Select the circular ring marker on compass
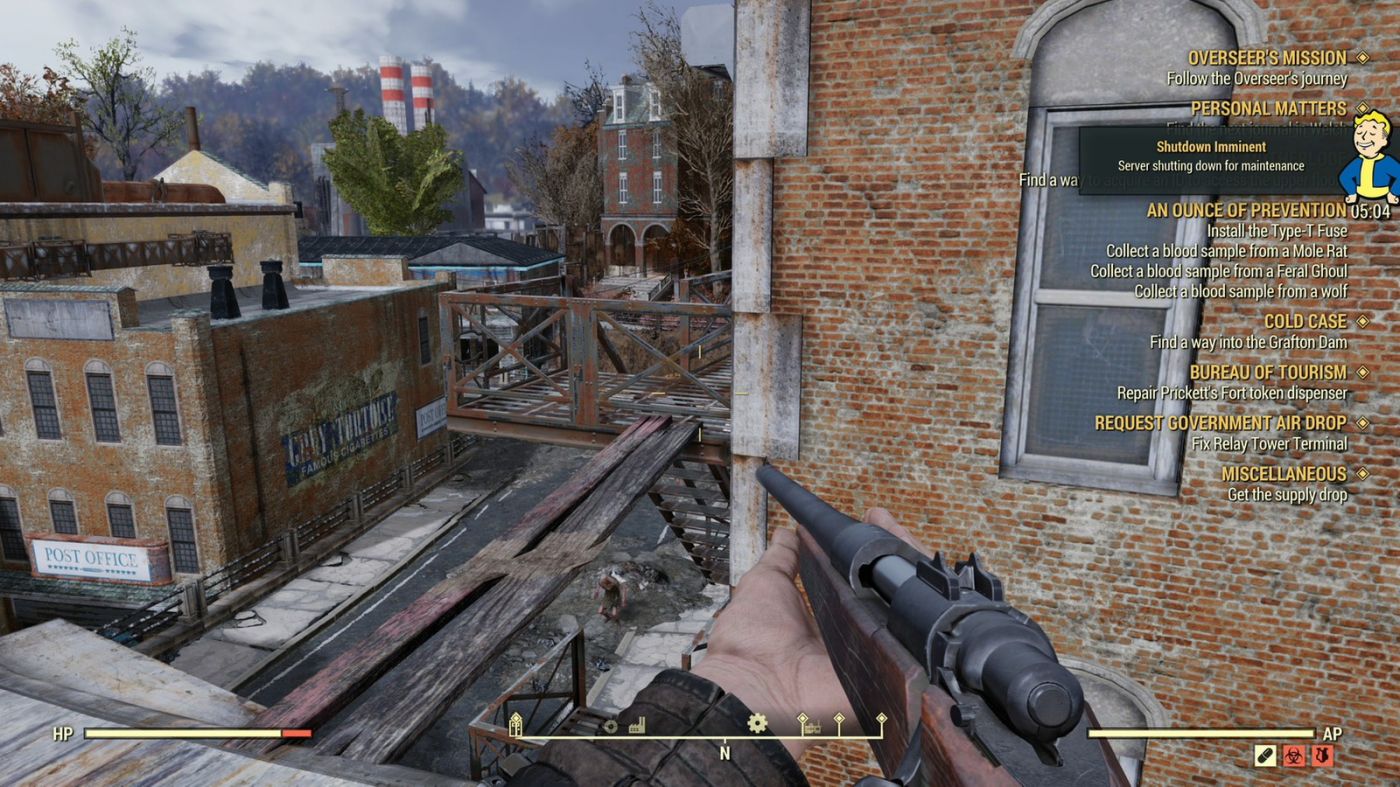 point(610,726)
